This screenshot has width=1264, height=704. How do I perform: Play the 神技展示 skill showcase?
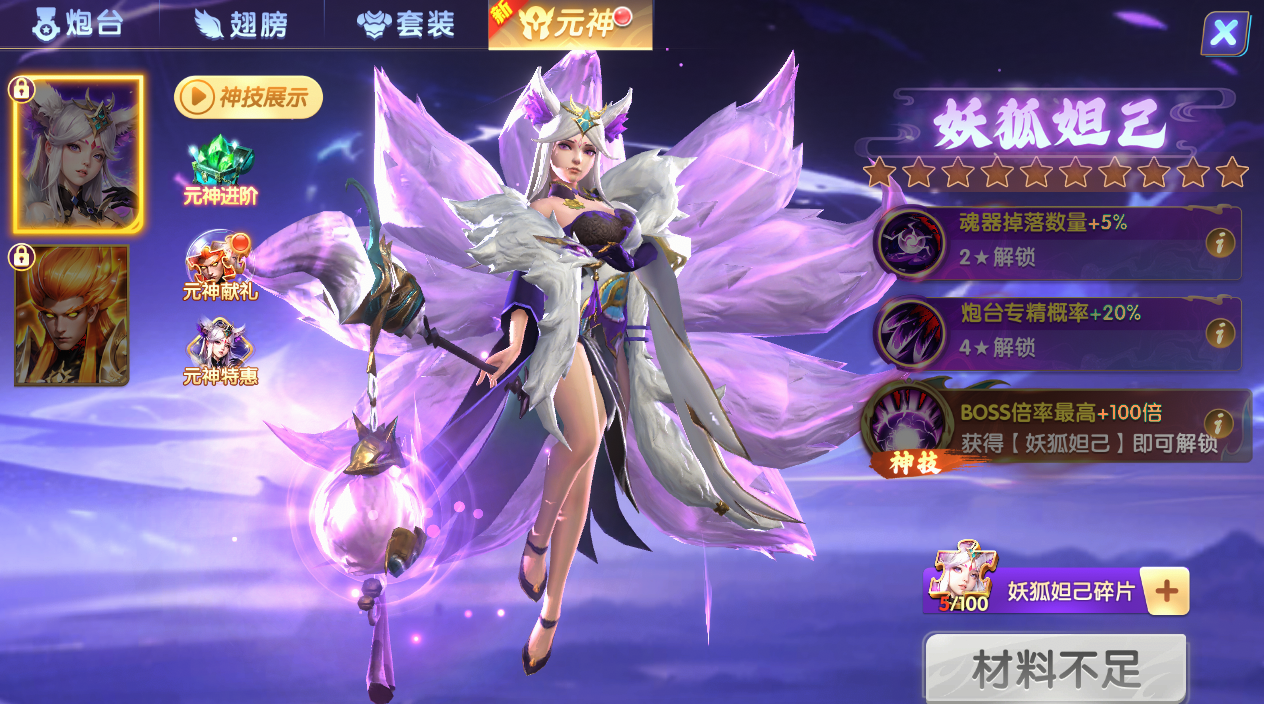[248, 97]
